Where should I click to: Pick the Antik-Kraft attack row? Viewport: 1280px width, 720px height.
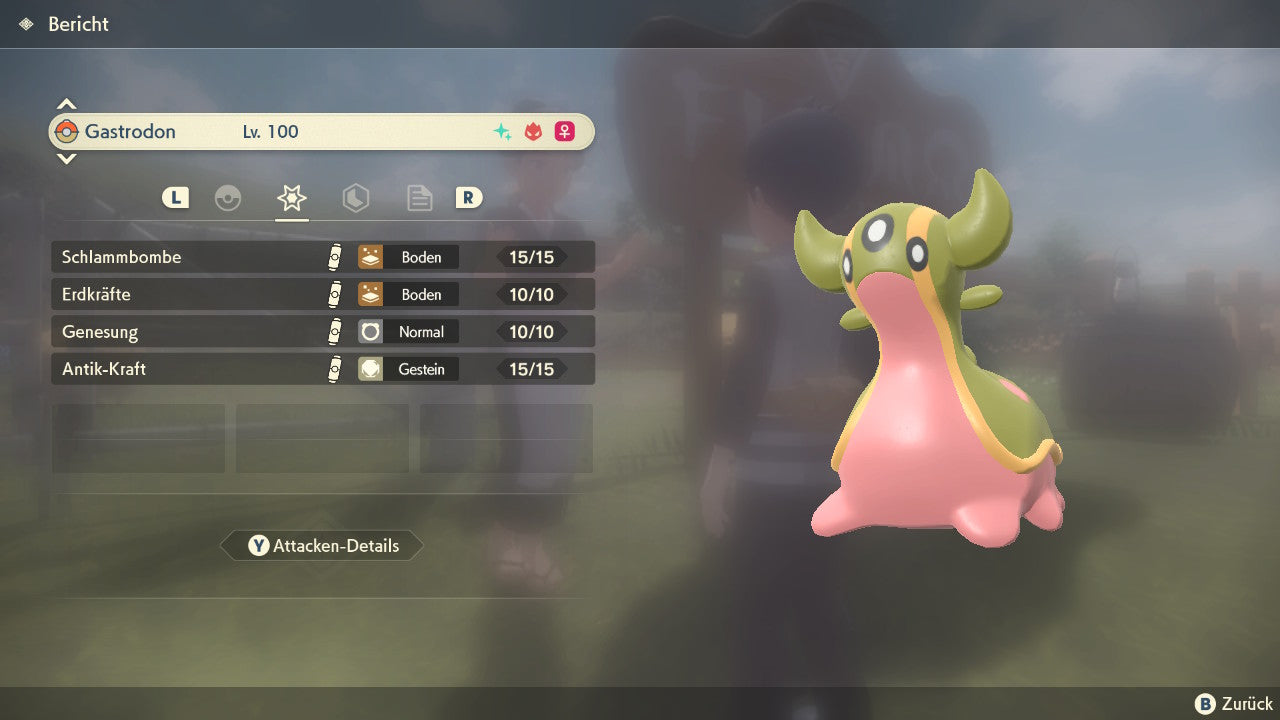(x=322, y=369)
